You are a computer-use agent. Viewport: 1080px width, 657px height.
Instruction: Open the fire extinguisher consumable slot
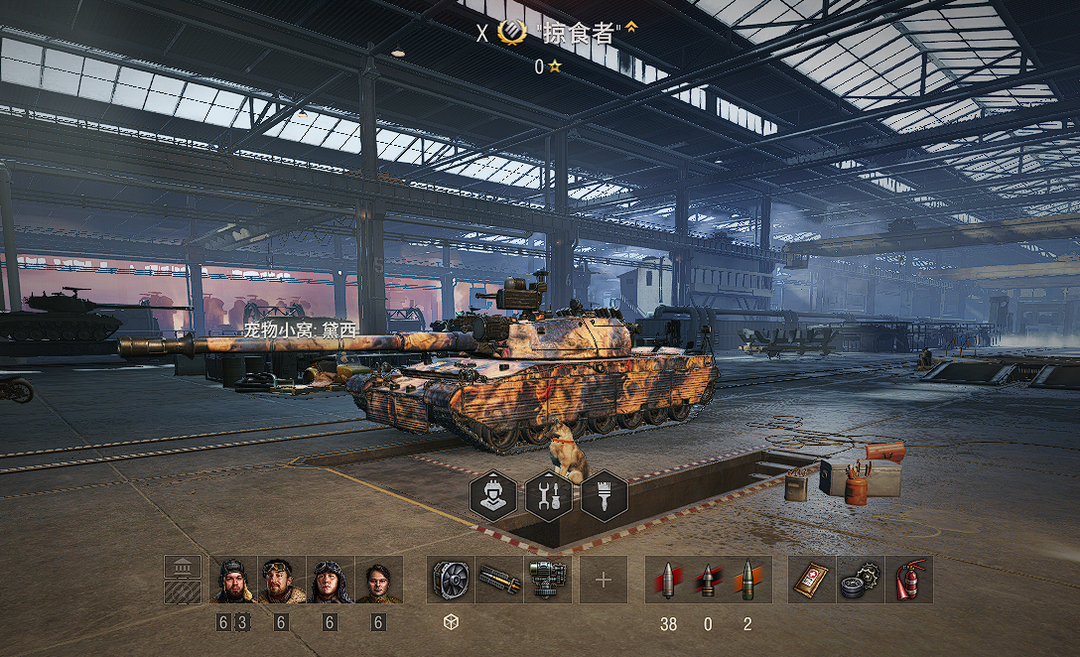907,580
